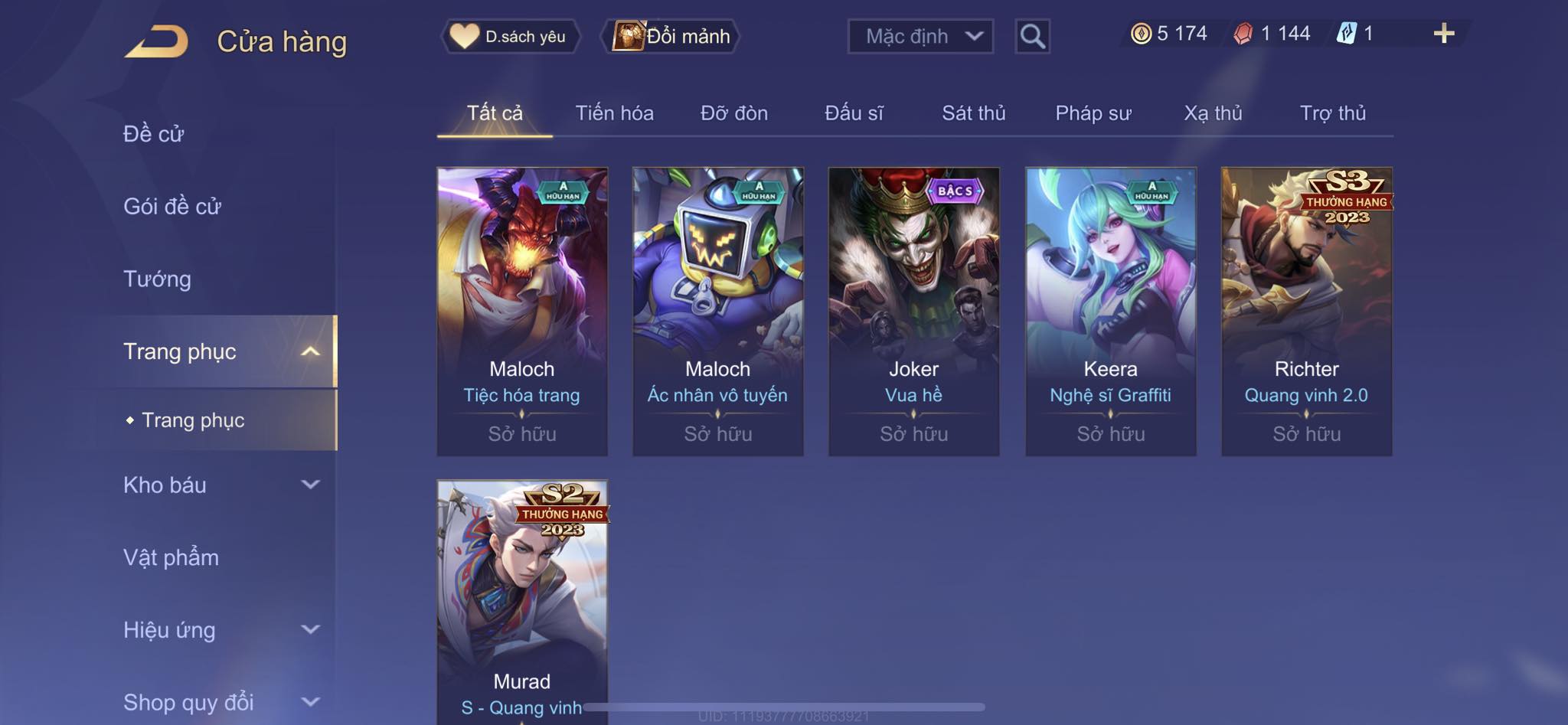Open Đổi mảnh fragment exchange
This screenshot has width=1568, height=725.
671,36
